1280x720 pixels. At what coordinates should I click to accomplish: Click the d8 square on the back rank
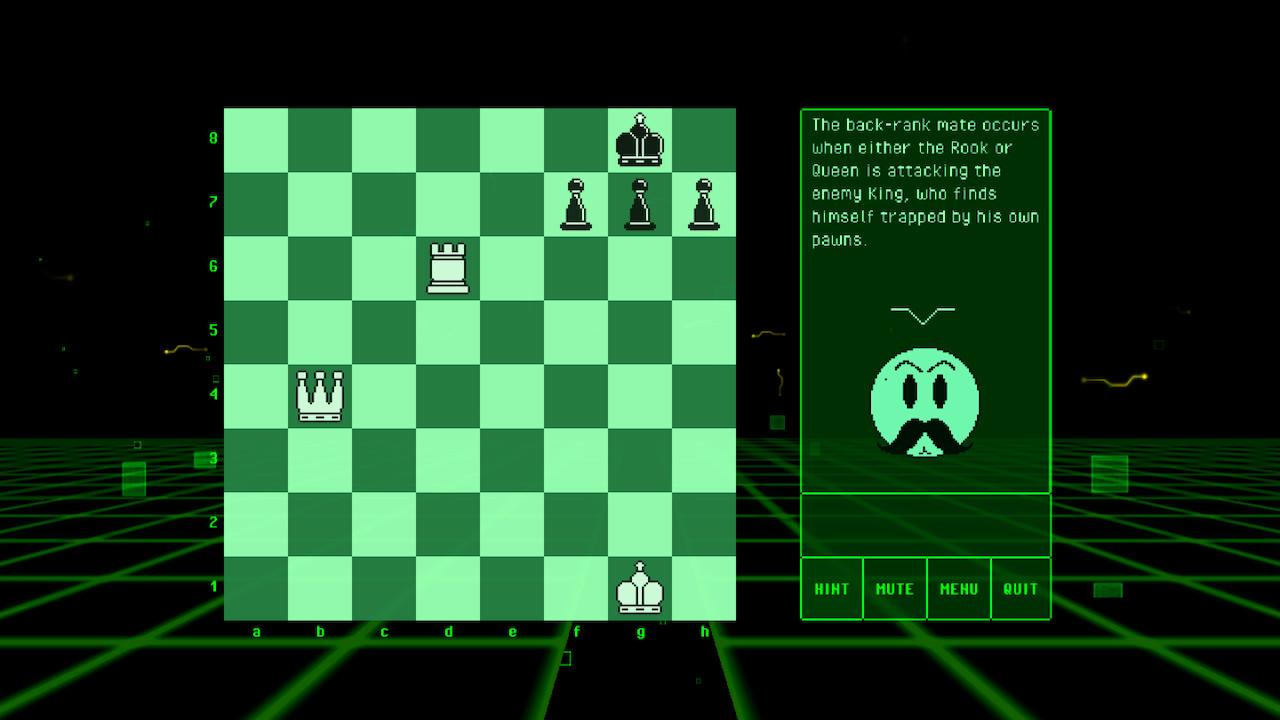[x=449, y=140]
